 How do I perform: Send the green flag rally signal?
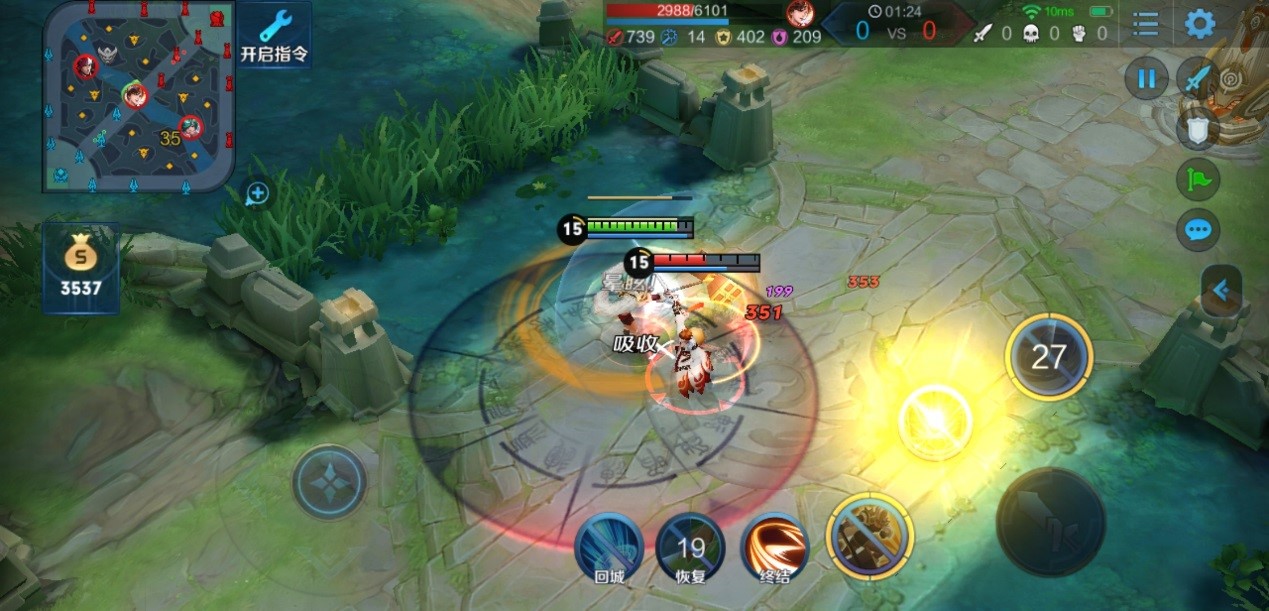[x=1197, y=179]
